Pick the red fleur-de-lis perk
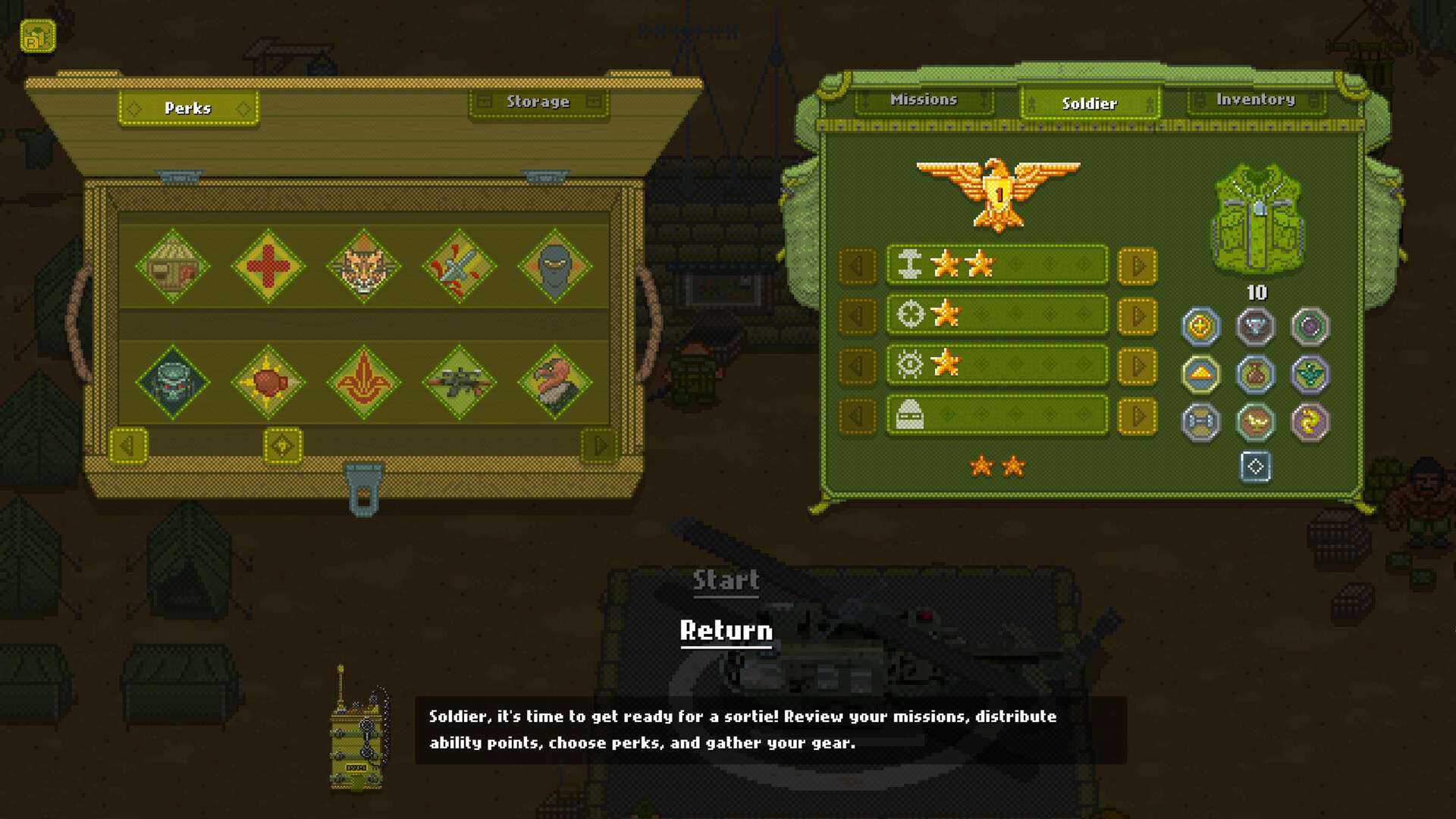The image size is (1456, 819). [364, 382]
